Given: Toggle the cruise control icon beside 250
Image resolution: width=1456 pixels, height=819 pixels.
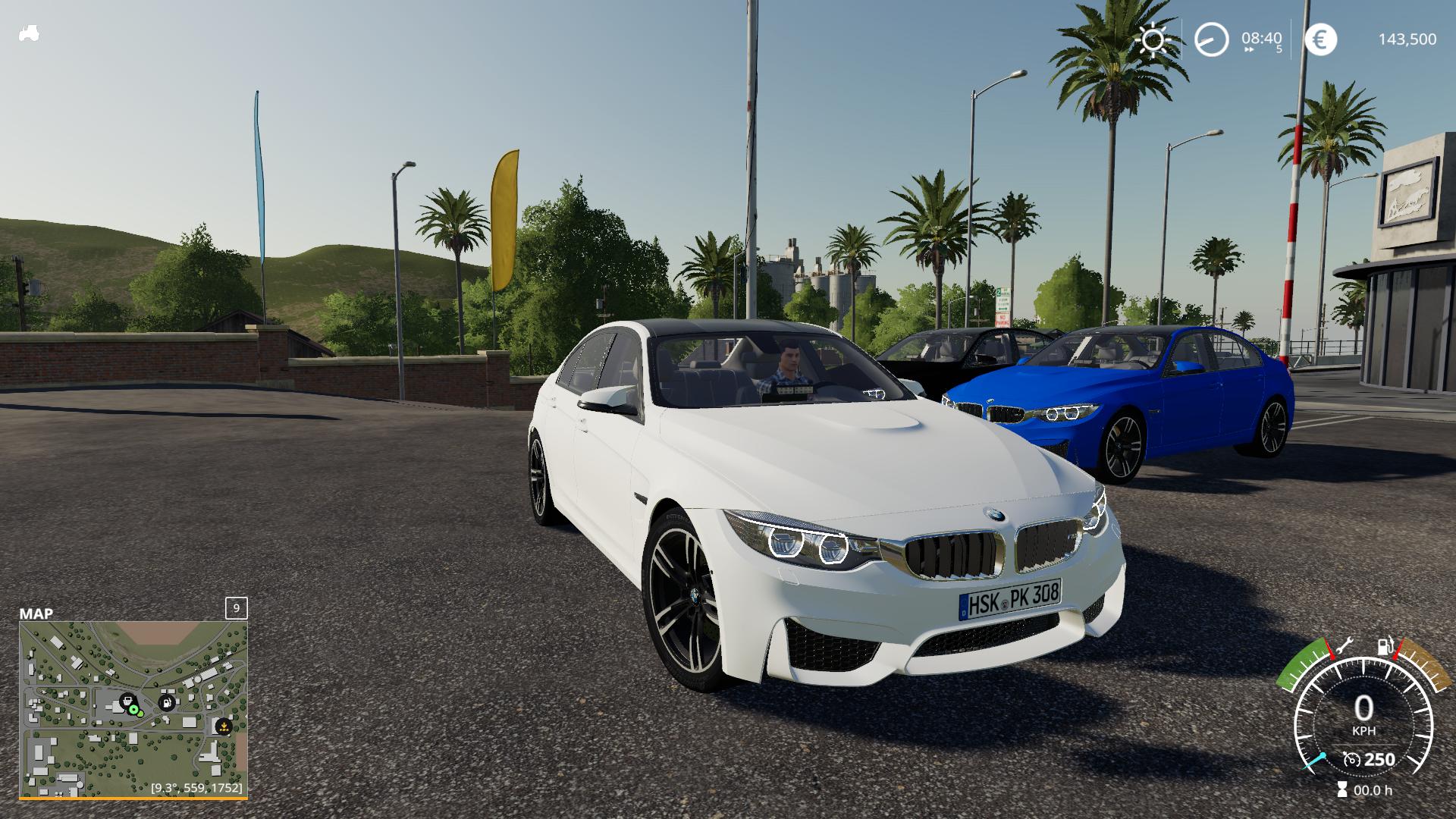Looking at the screenshot, I should tap(1351, 759).
